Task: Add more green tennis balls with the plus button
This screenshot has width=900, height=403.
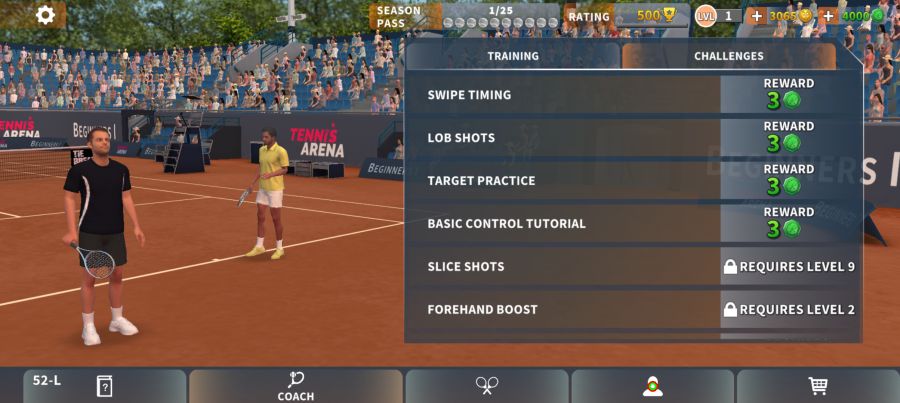Action: (828, 16)
